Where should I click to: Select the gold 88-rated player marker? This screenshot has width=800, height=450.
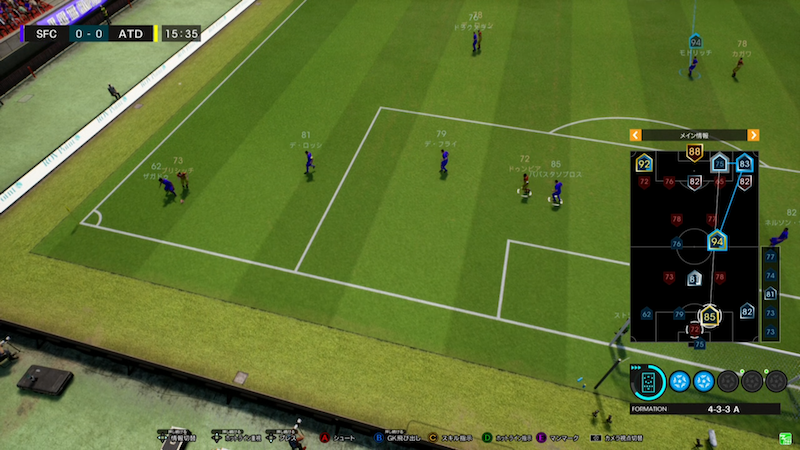[694, 152]
